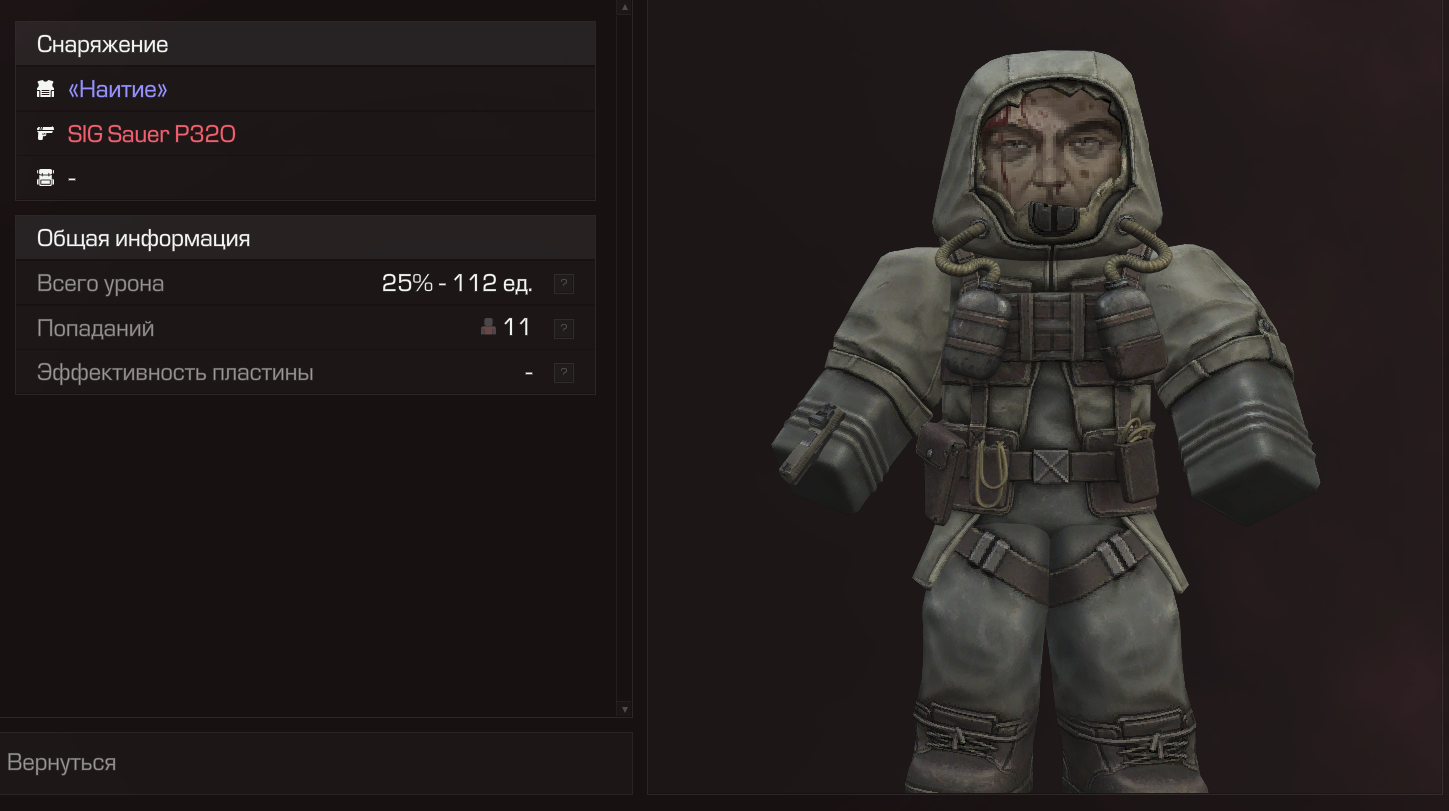The image size is (1449, 811).
Task: Select the «Наитие» armor entry
Action: coord(117,90)
